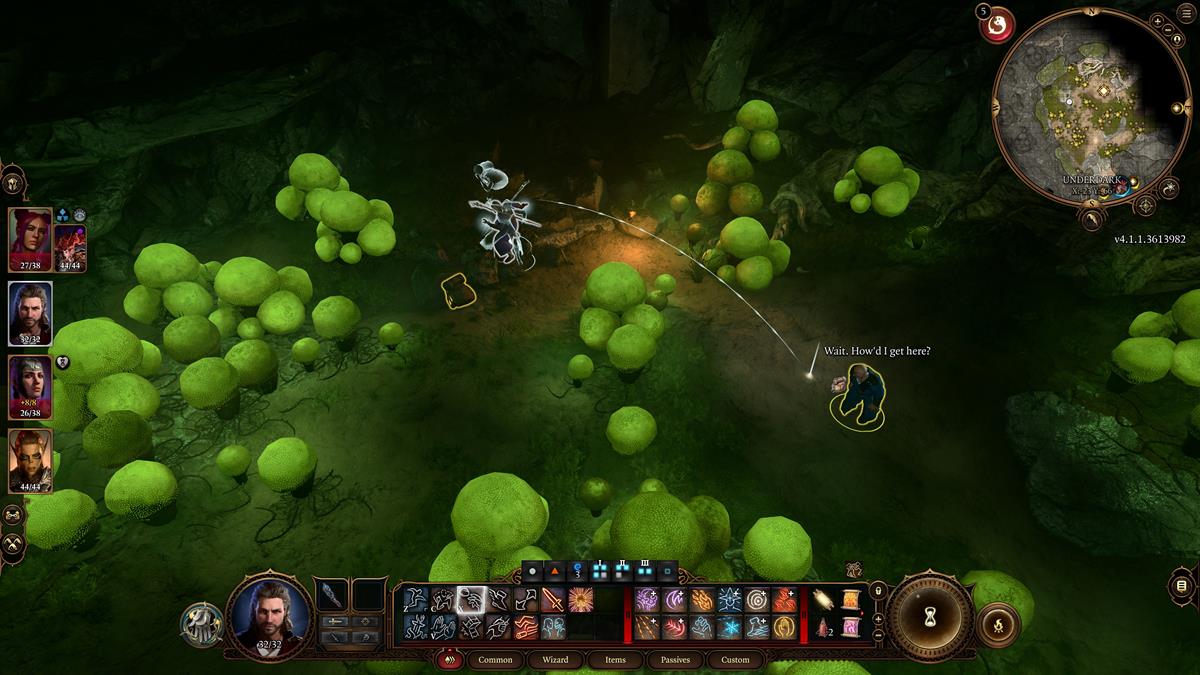This screenshot has width=1200, height=675.
Task: Activate the flaming sword attack icon
Action: (553, 600)
